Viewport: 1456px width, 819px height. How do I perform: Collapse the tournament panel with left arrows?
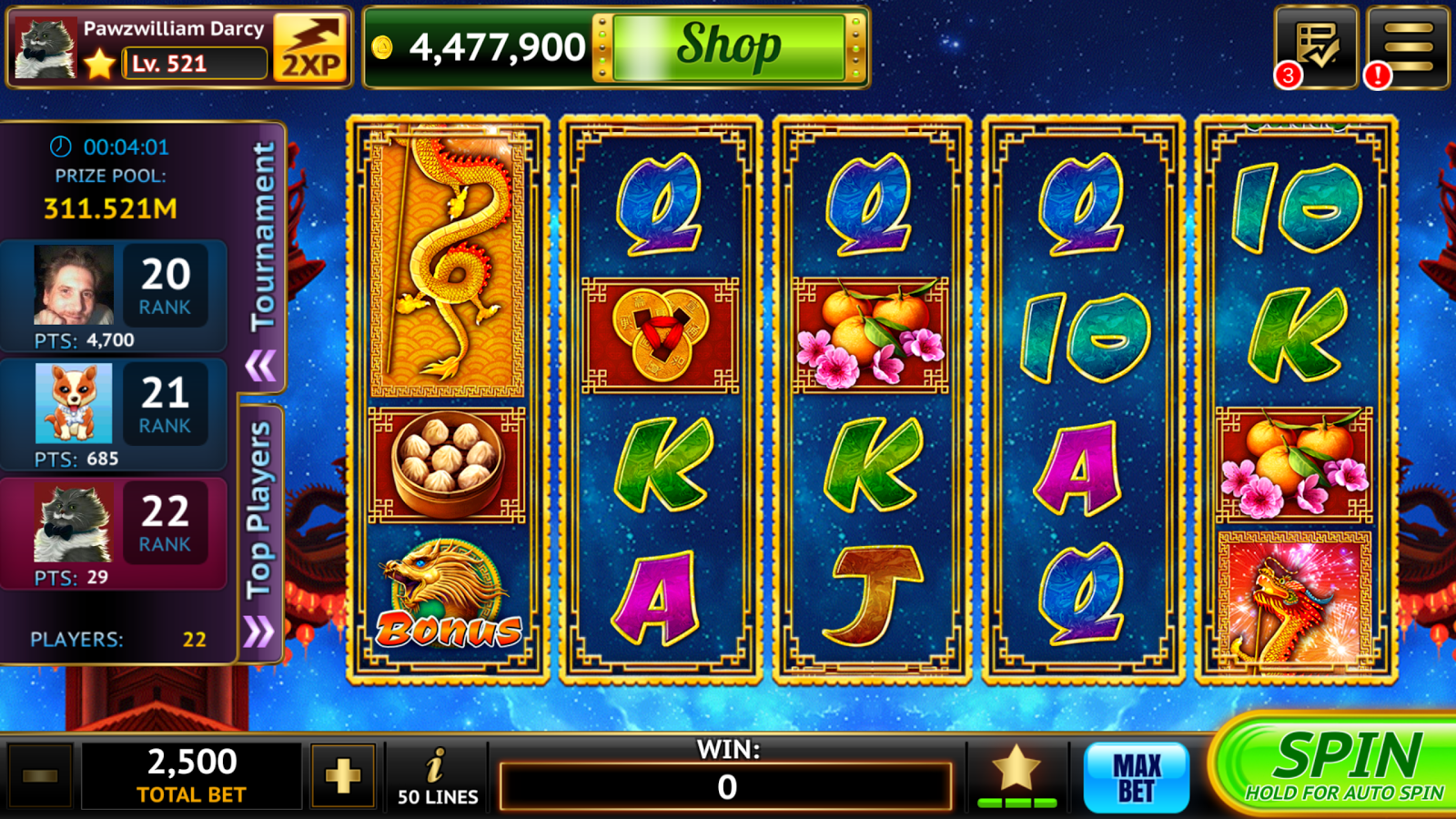point(260,366)
